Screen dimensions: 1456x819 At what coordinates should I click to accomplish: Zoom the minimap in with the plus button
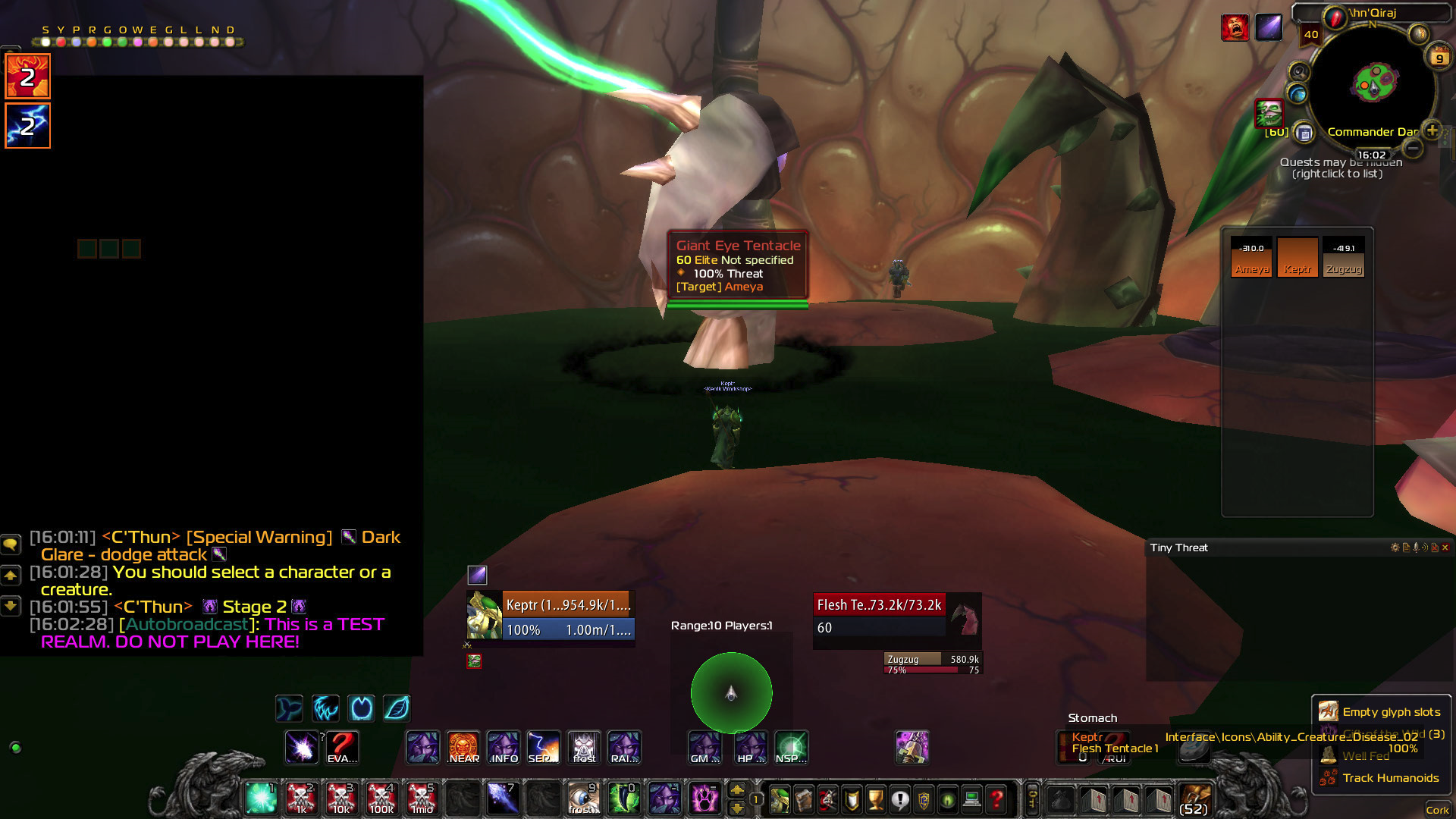pyautogui.click(x=1432, y=130)
